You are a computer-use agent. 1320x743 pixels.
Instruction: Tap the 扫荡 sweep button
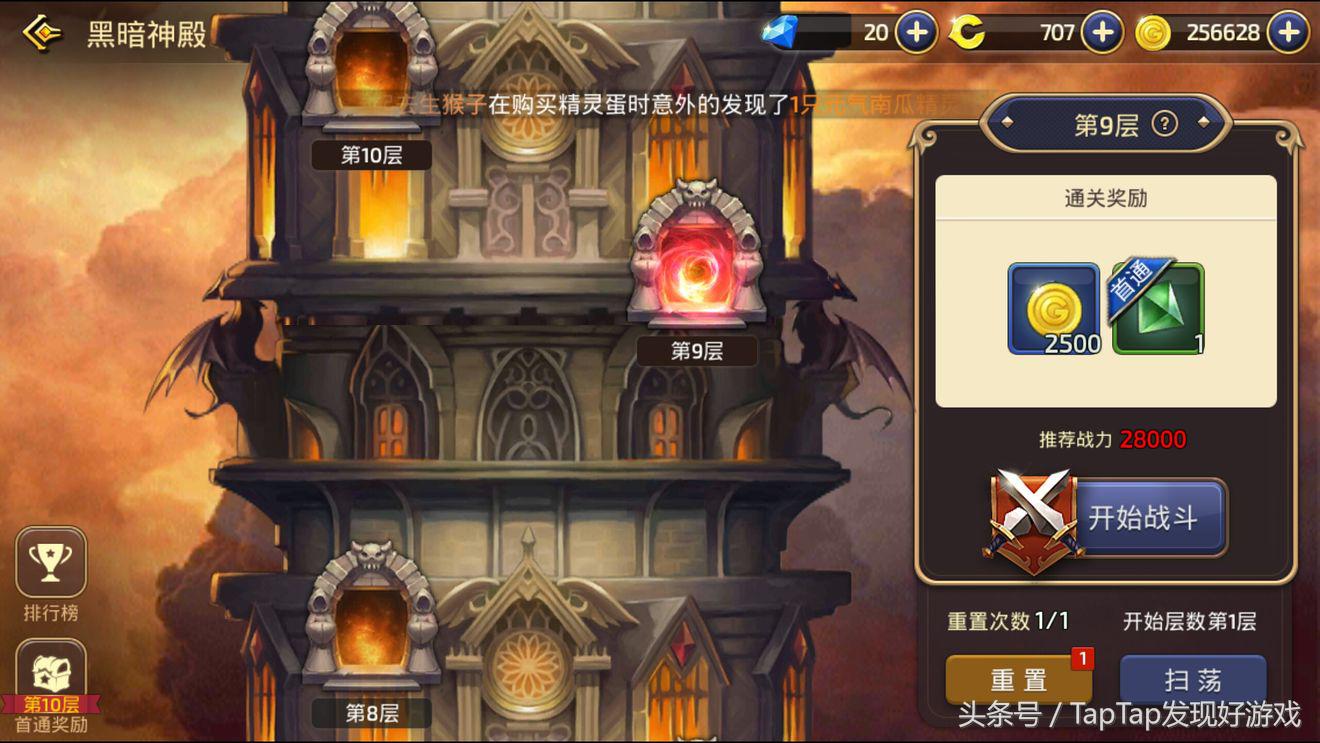1193,678
